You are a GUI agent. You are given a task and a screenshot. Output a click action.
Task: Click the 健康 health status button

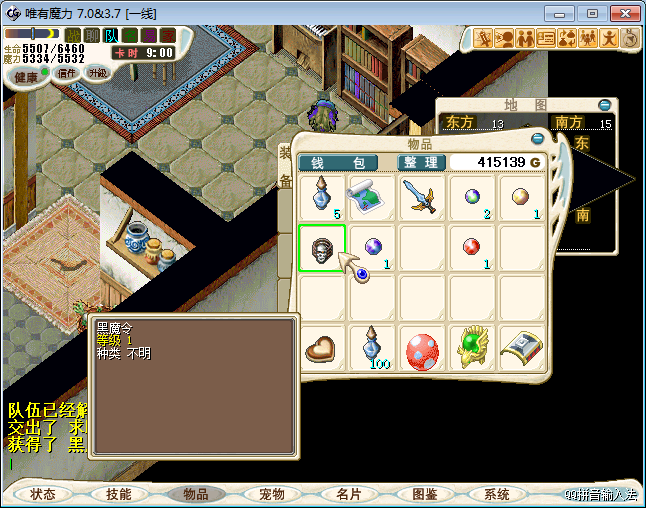26,77
